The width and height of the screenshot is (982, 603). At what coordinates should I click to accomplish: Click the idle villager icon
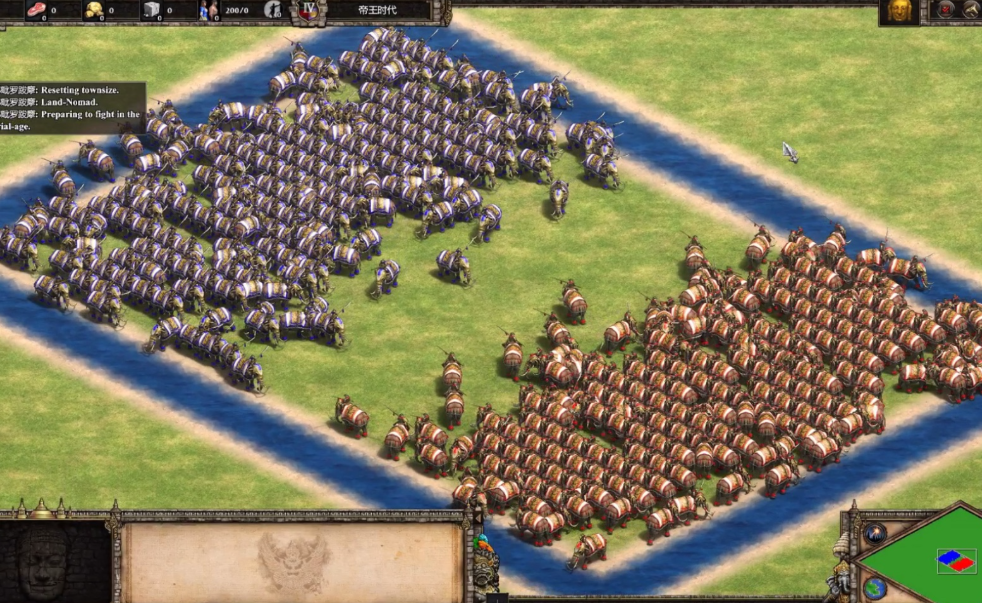[274, 10]
